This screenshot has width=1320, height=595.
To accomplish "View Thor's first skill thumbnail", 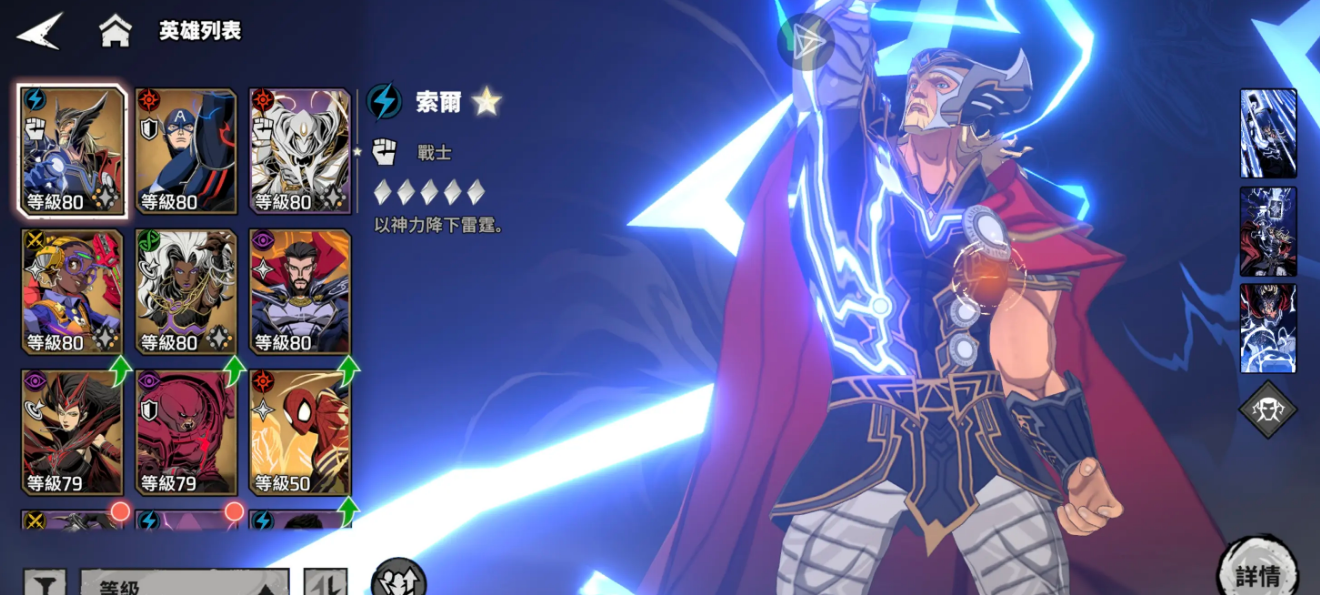I will (x=1268, y=134).
